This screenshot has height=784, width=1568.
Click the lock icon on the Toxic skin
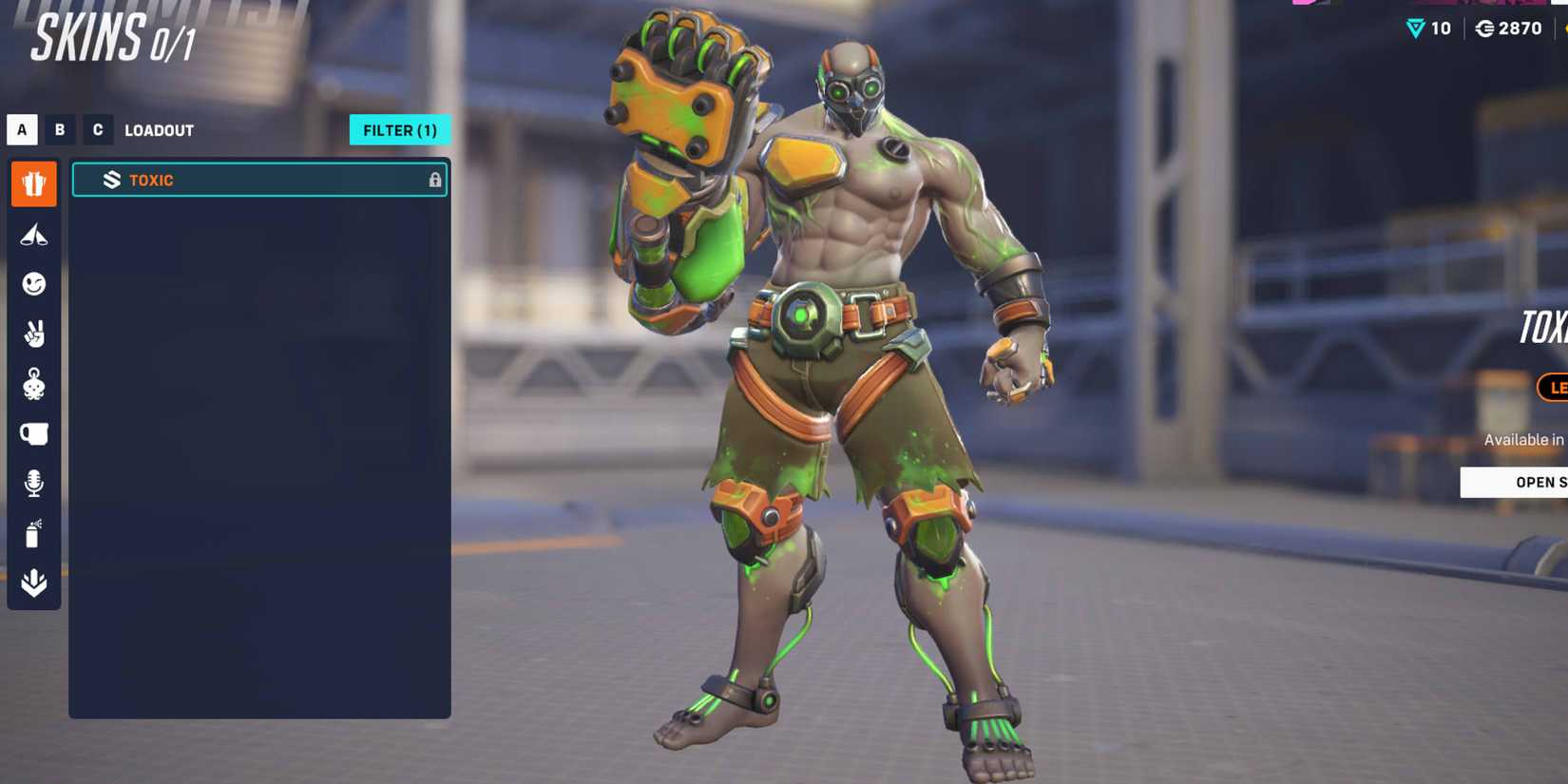click(436, 180)
